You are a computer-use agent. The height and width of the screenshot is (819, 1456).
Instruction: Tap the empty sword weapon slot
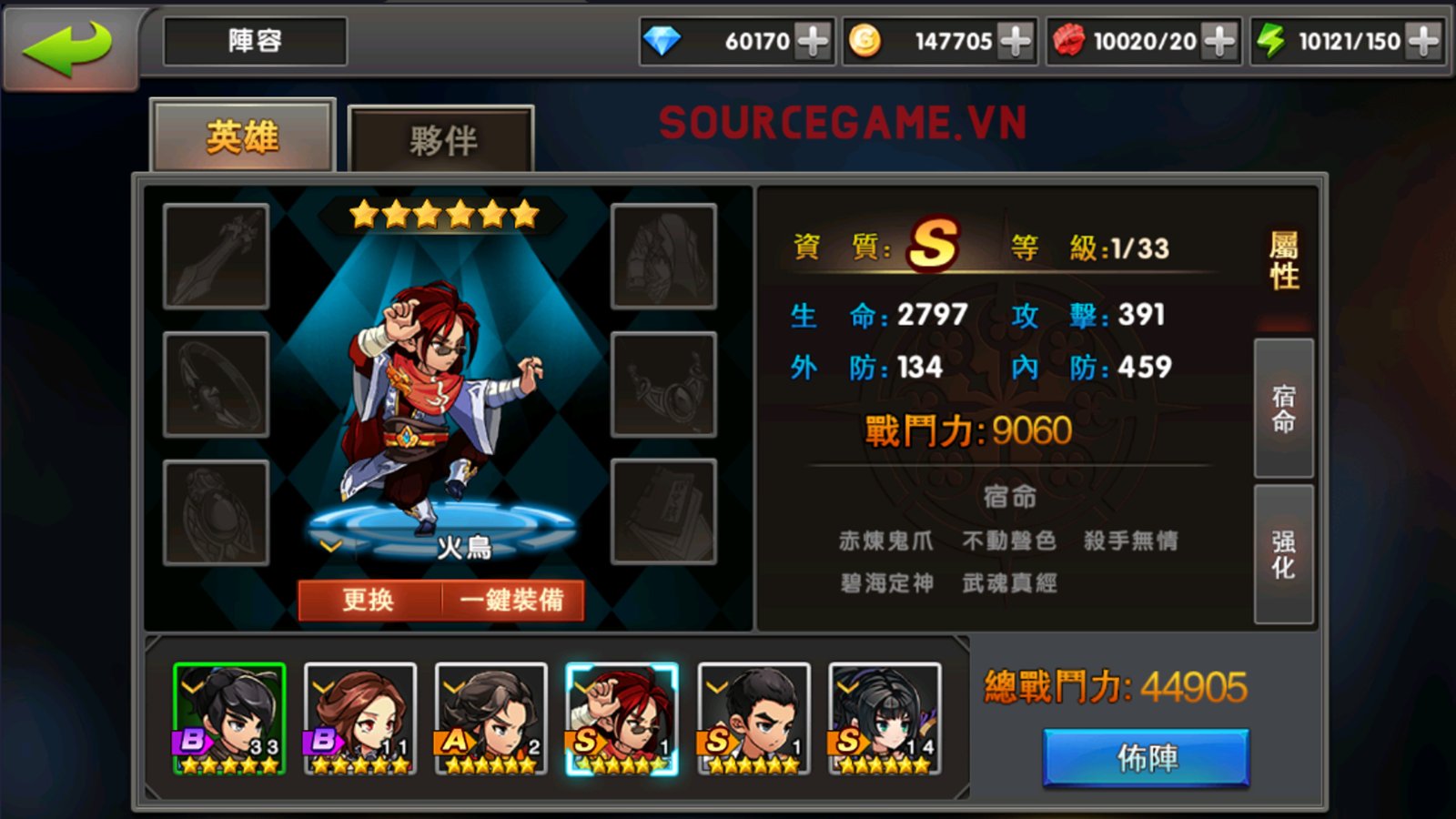216,257
